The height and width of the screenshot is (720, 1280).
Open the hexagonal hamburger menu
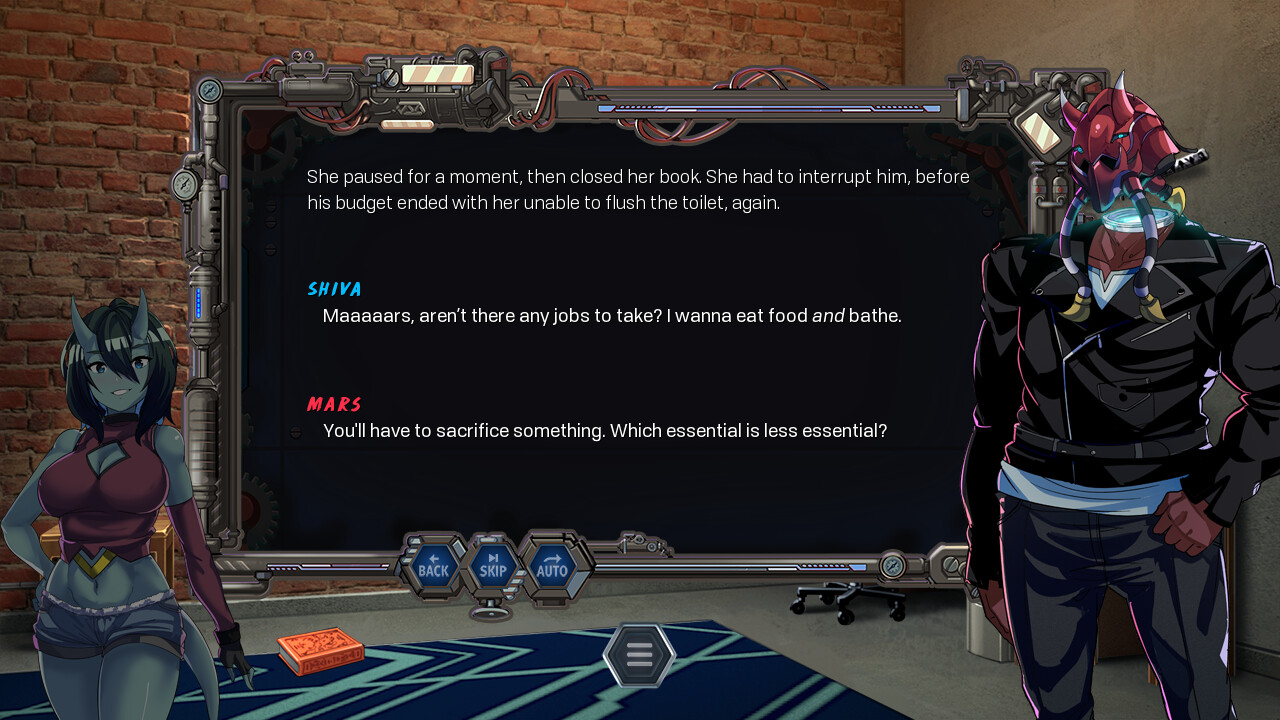point(640,656)
